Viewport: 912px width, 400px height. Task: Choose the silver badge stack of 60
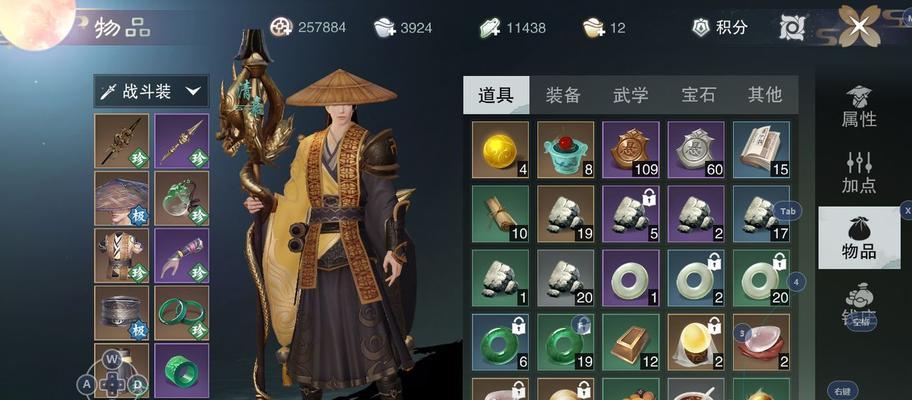pos(696,150)
